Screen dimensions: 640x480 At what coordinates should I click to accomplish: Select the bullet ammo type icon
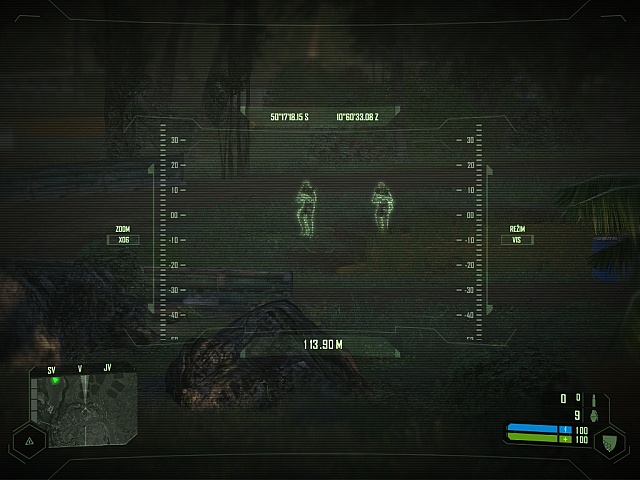click(x=592, y=398)
